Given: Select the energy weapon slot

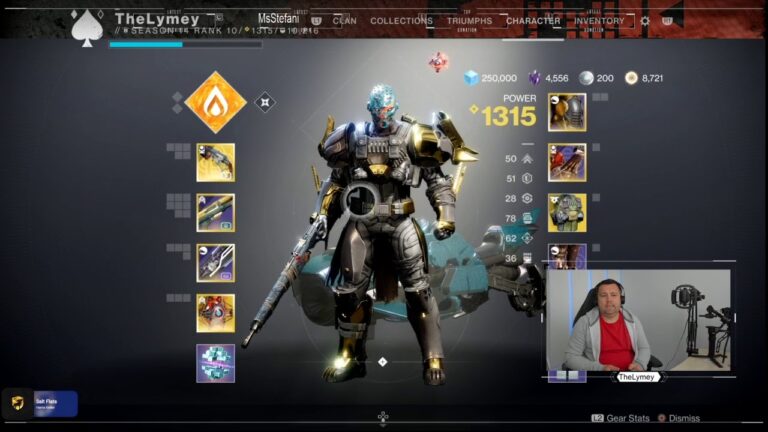Looking at the screenshot, I should pyautogui.click(x=215, y=212).
